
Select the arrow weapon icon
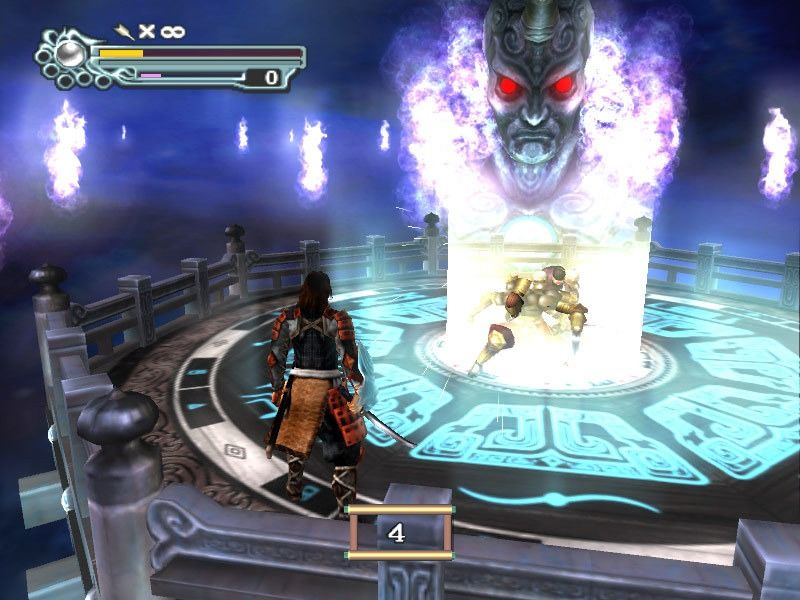click(125, 31)
